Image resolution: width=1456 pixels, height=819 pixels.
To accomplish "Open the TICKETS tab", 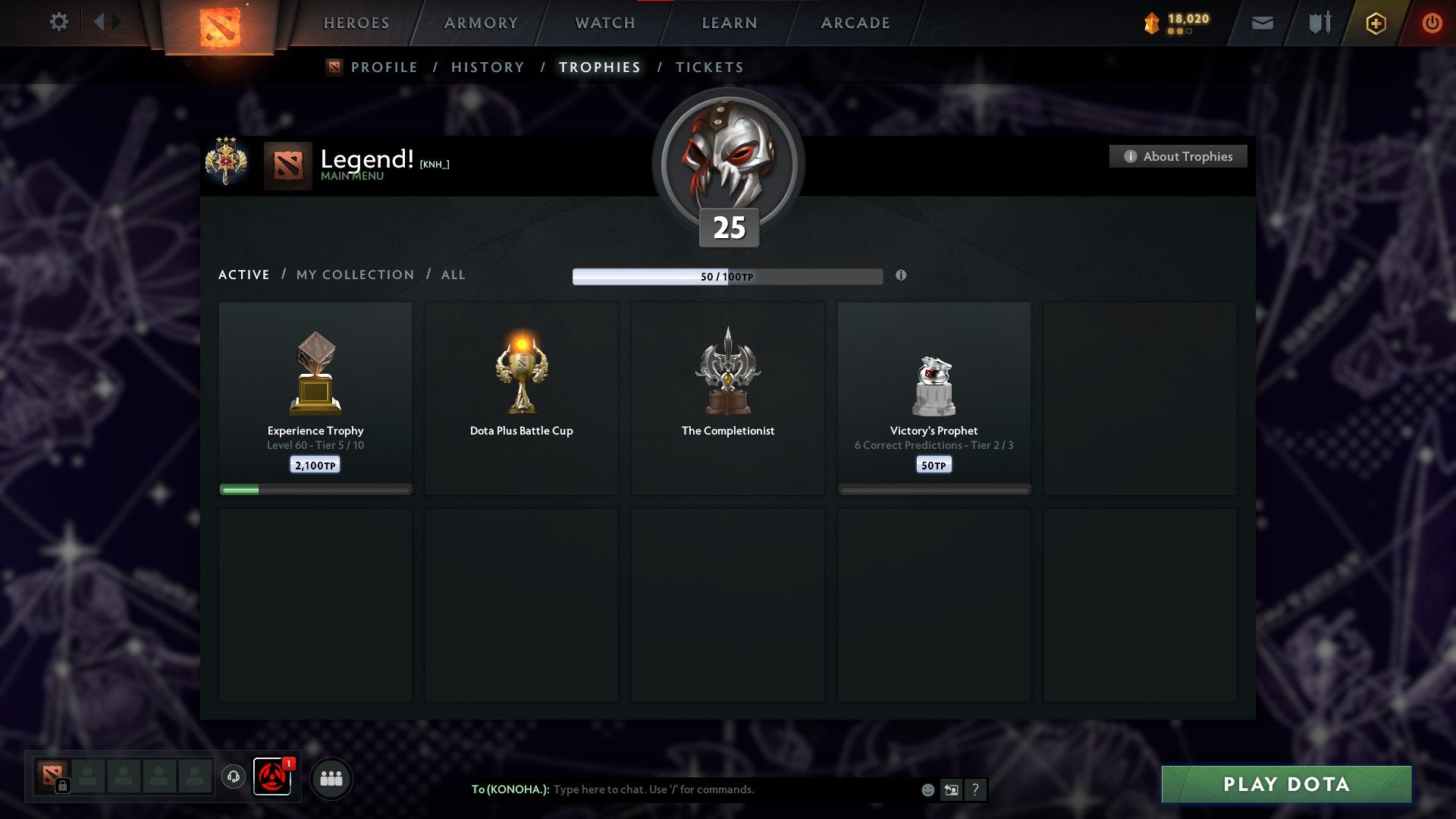I will (708, 67).
